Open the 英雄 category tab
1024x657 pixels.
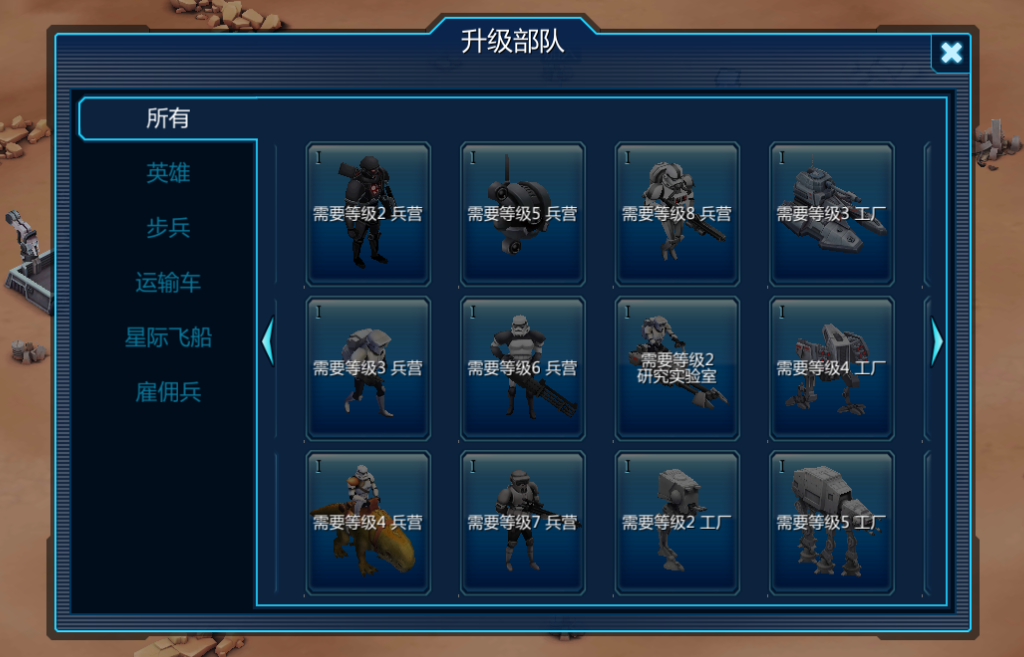click(168, 173)
